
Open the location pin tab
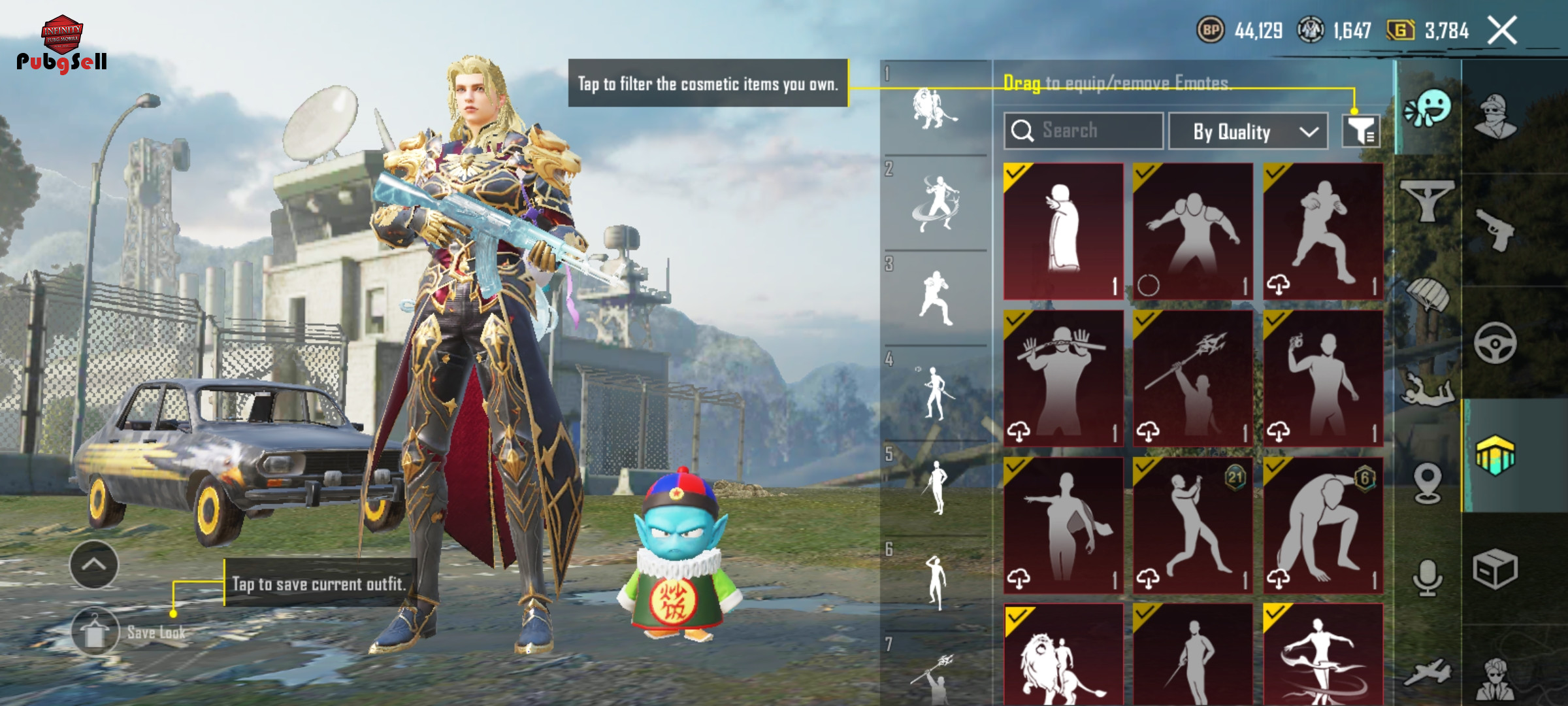click(1428, 482)
